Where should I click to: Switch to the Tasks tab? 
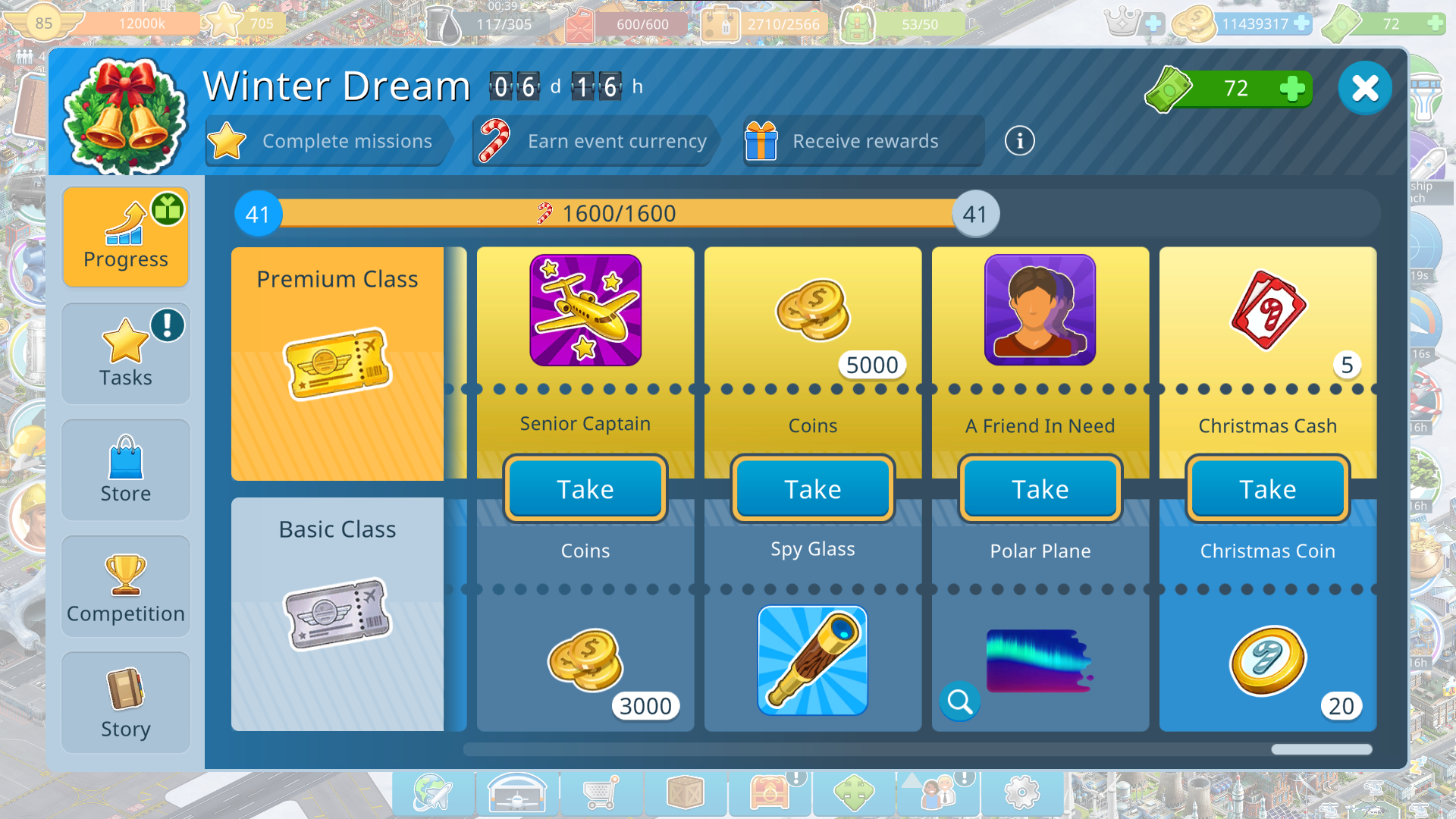[126, 354]
